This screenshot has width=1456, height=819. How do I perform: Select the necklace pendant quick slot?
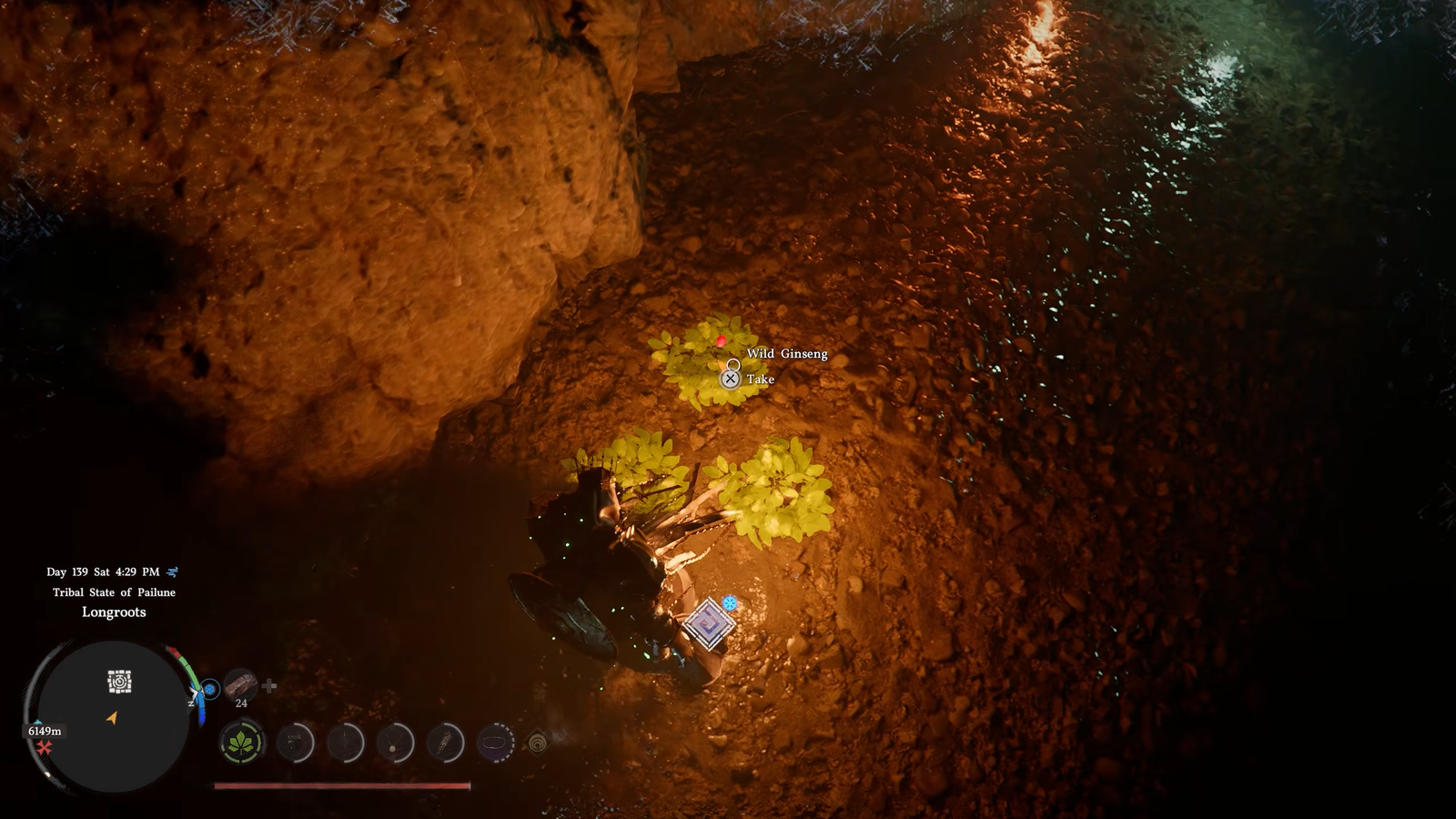pyautogui.click(x=395, y=743)
